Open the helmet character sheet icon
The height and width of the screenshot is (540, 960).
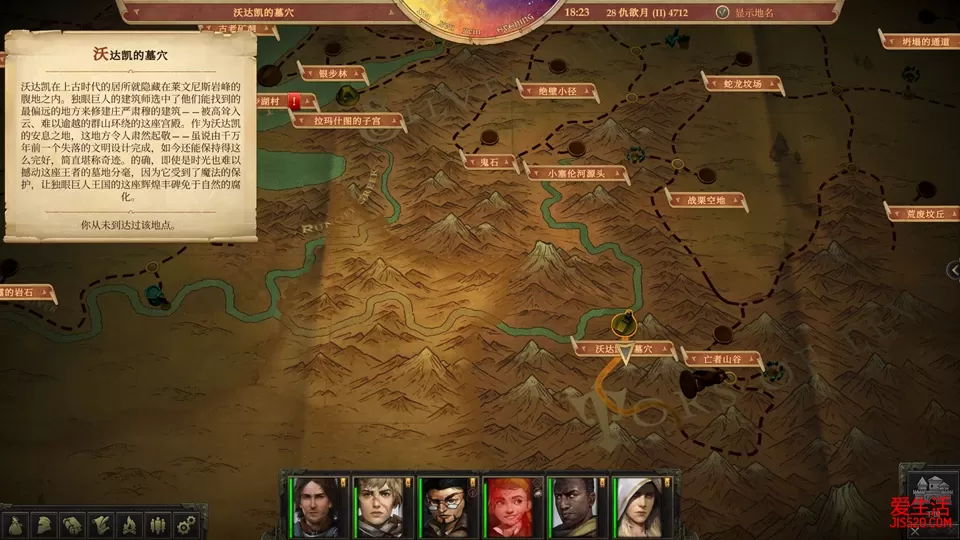point(44,524)
